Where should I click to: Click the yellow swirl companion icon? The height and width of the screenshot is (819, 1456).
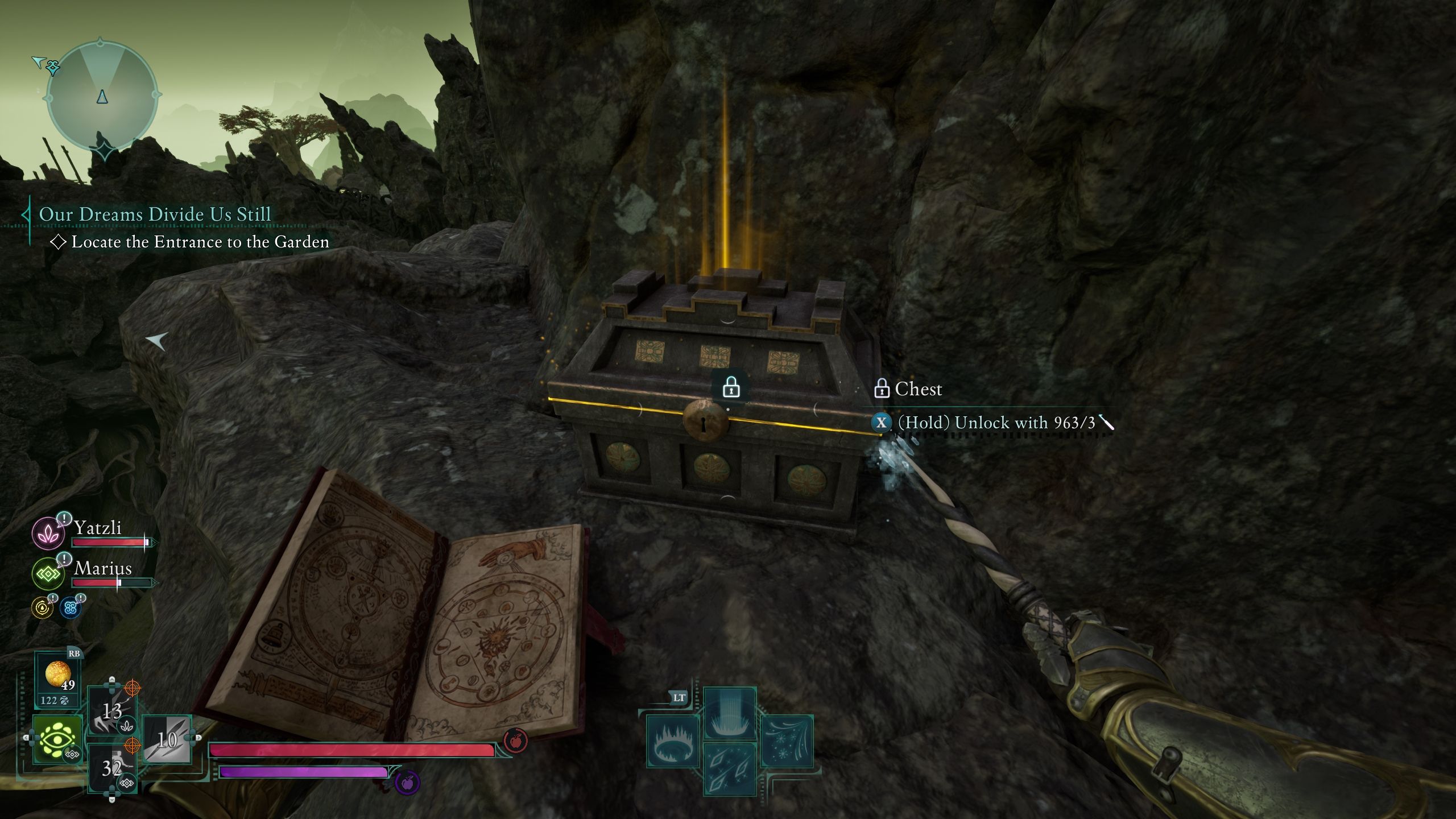click(x=42, y=608)
